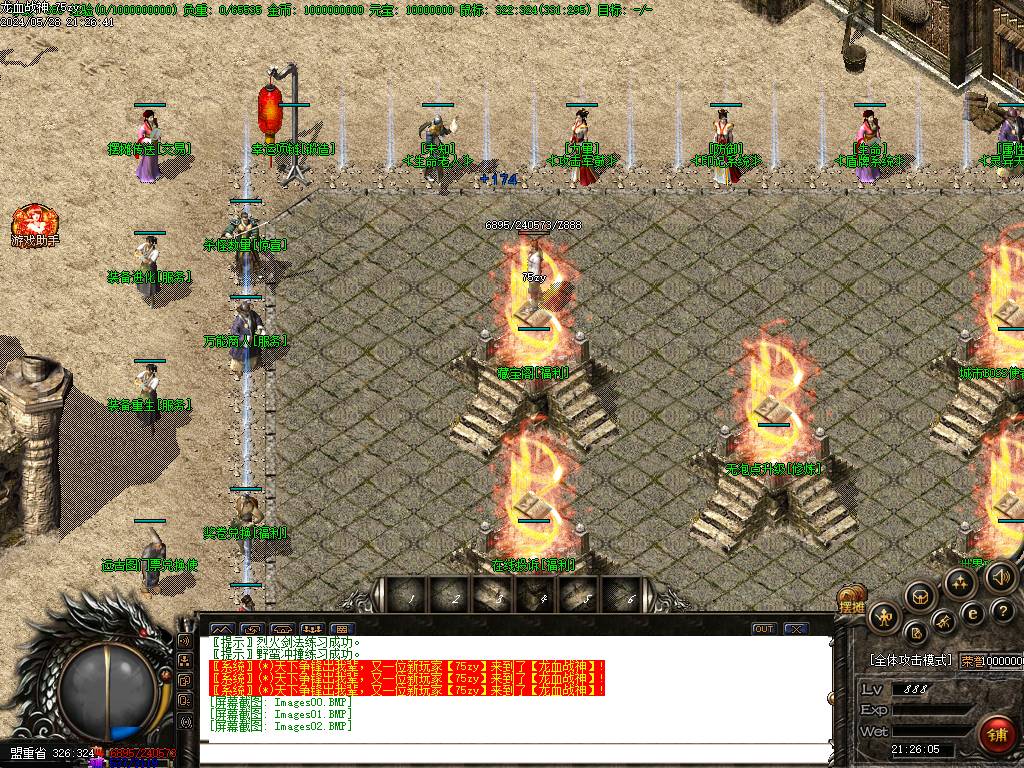Select quick-slot number 6 on belt bar
The image size is (1024, 768).
(632, 597)
